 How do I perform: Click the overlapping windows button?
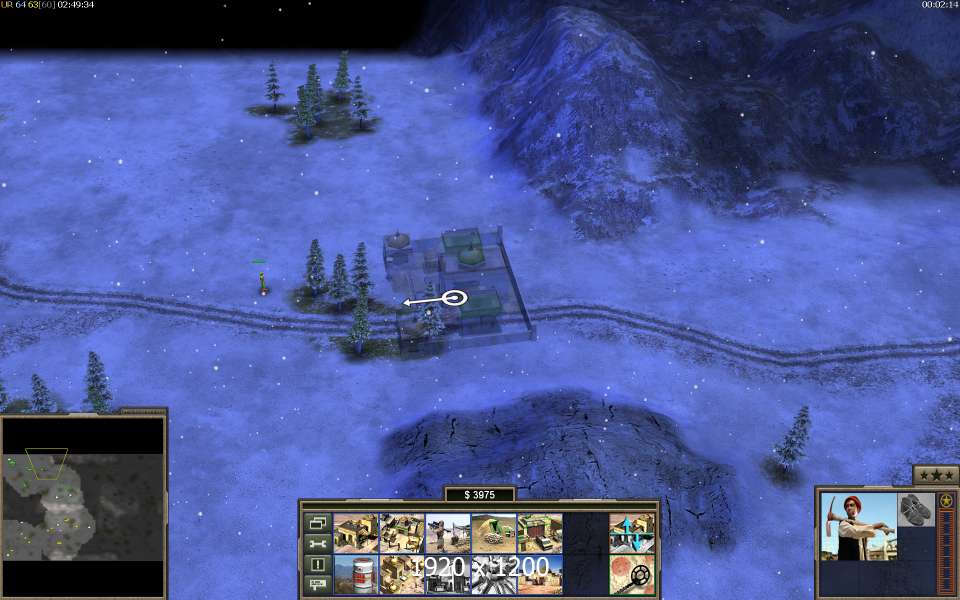[x=317, y=522]
